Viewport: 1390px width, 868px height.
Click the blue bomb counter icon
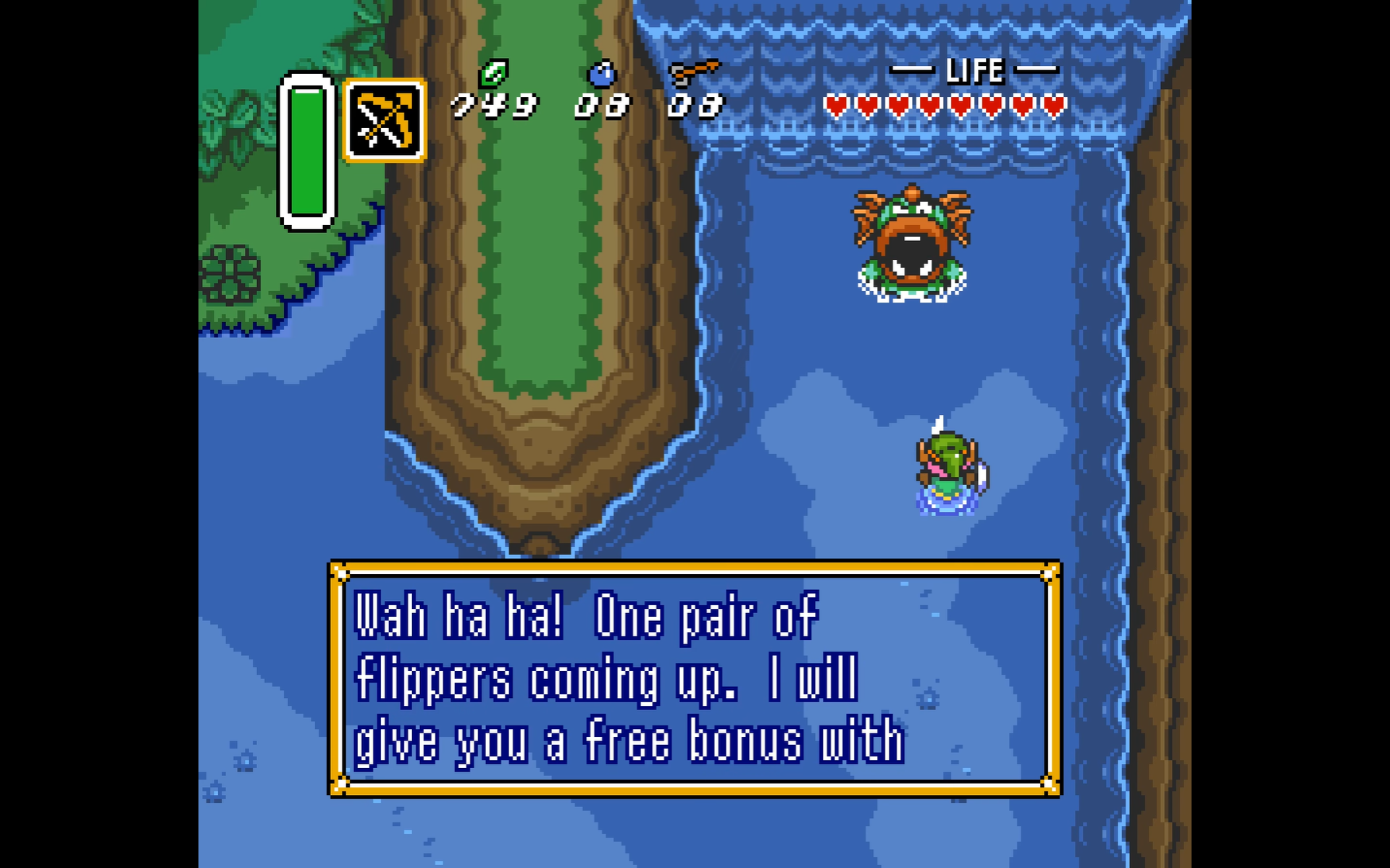[x=601, y=74]
